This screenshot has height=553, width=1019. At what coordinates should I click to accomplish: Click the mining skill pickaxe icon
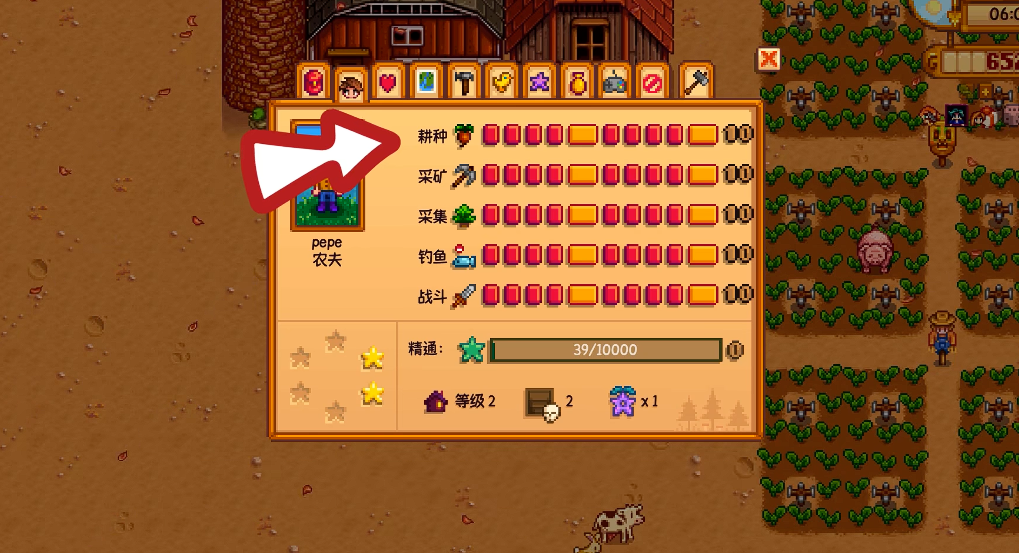pyautogui.click(x=463, y=175)
